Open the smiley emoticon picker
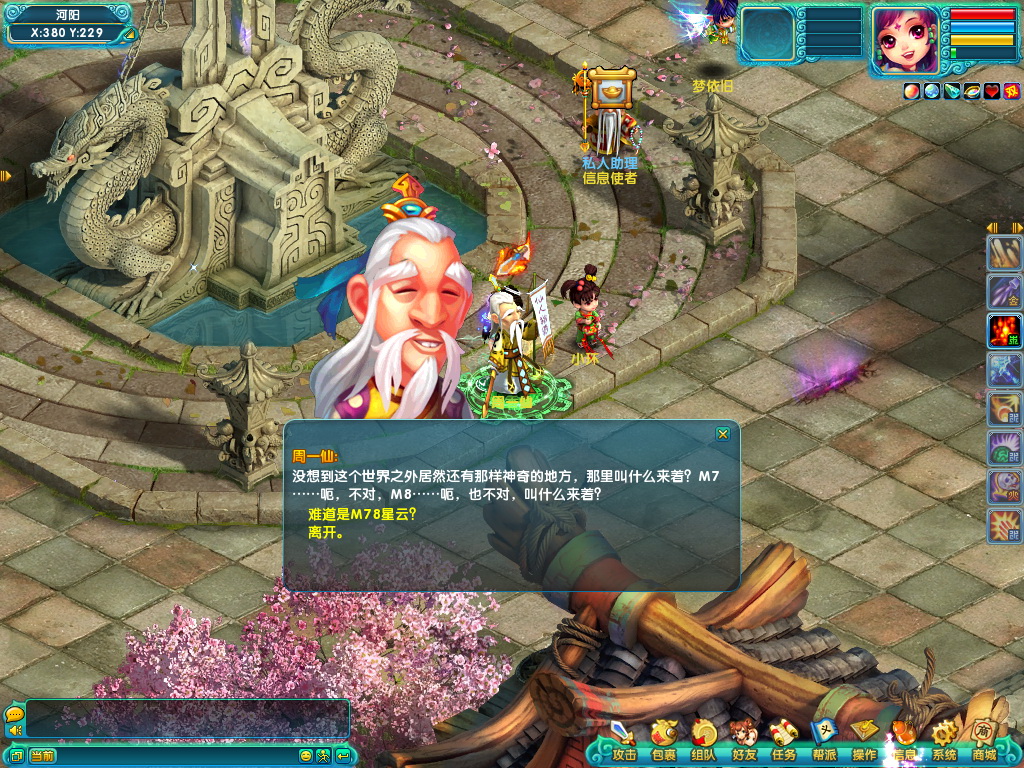The width and height of the screenshot is (1024, 768). [x=306, y=756]
